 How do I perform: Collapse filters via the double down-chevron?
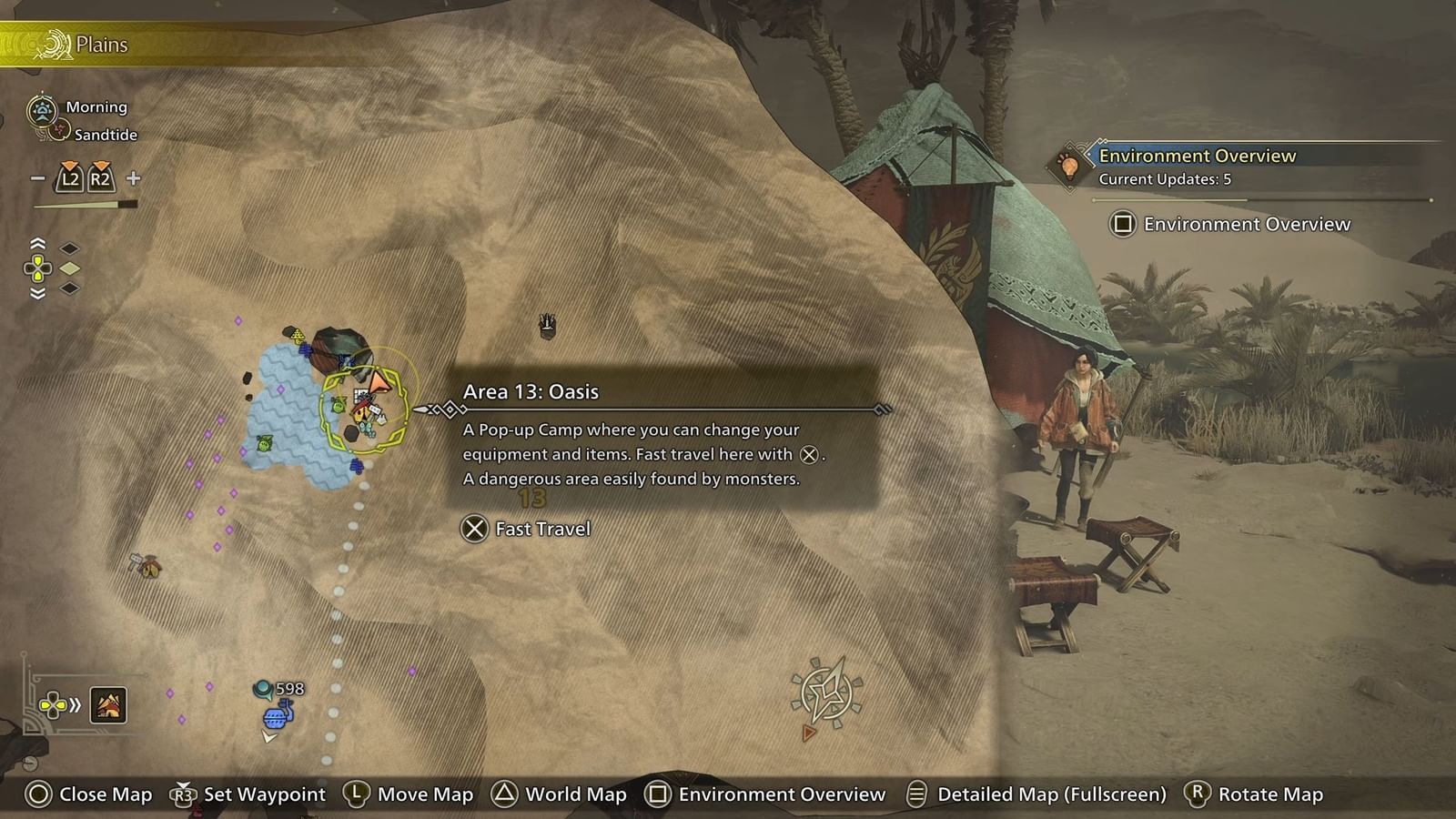coord(37,293)
